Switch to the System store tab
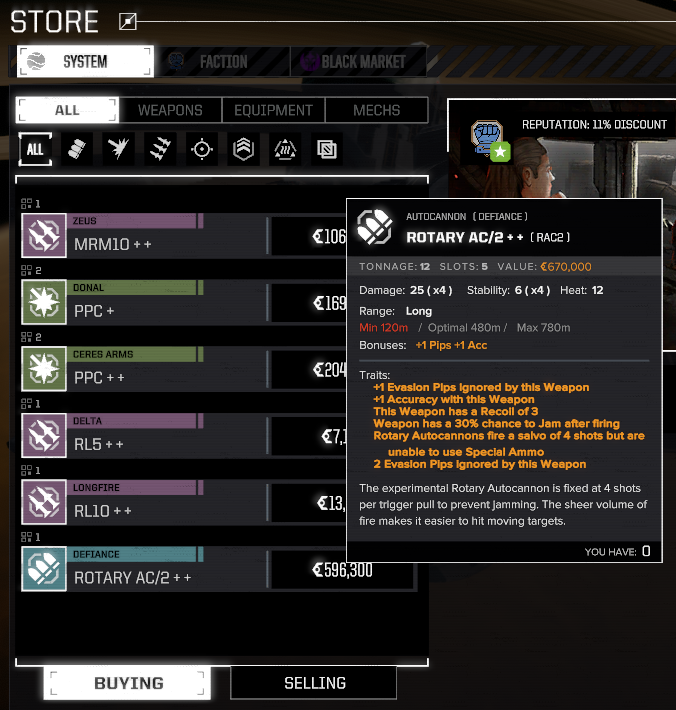Viewport: 676px width, 710px height. (85, 61)
